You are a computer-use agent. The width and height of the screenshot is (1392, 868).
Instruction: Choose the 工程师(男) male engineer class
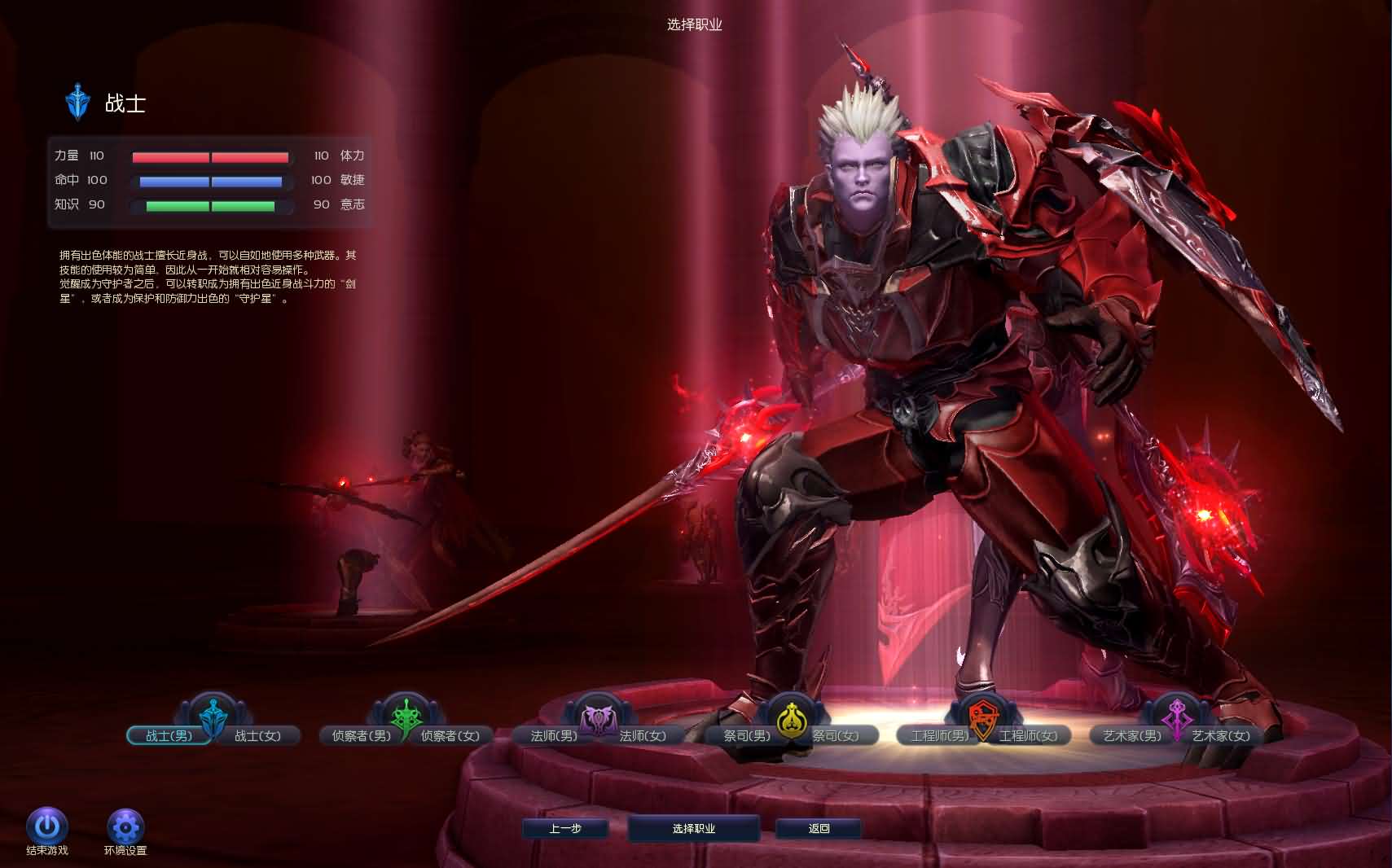[939, 736]
